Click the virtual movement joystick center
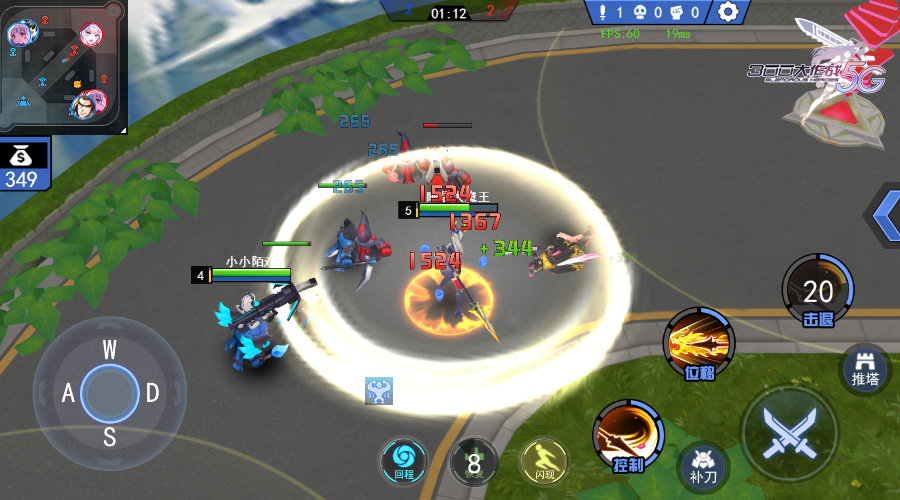900x500 pixels. [109, 392]
